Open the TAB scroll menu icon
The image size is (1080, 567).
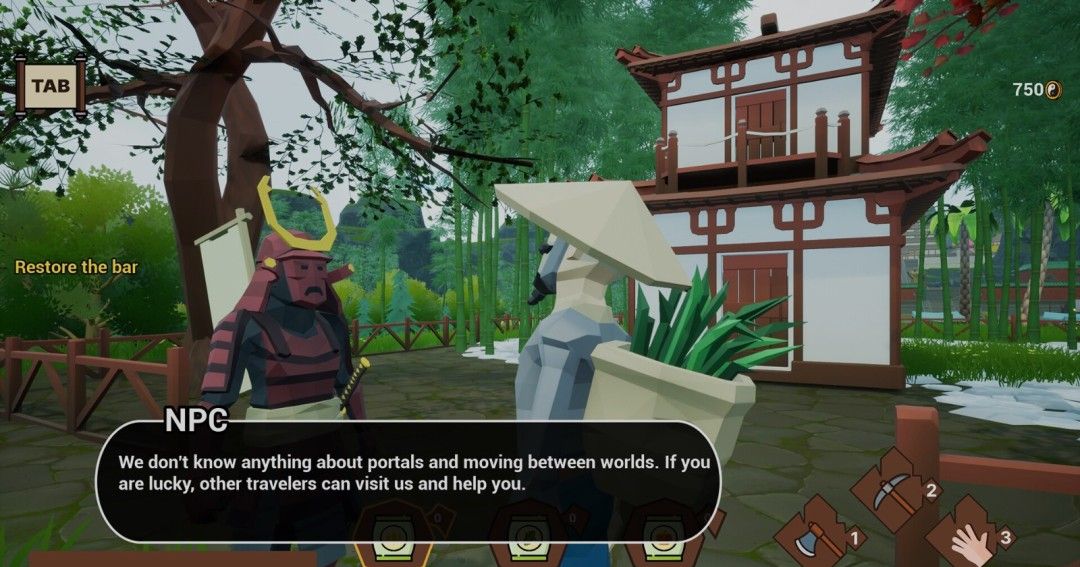[50, 86]
